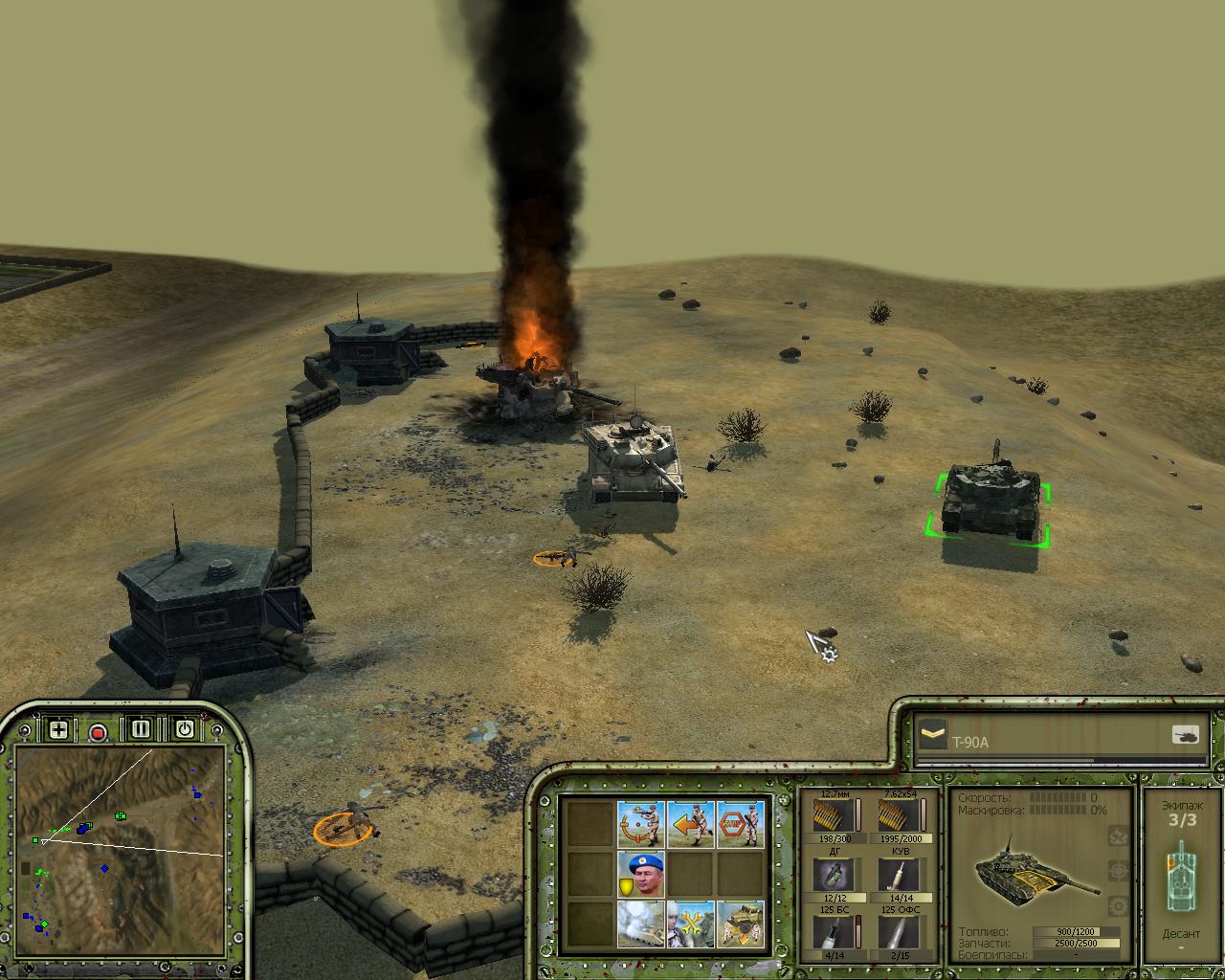The image size is (1225, 980).
Task: Click the plus button above the minimap
Action: coord(58,730)
